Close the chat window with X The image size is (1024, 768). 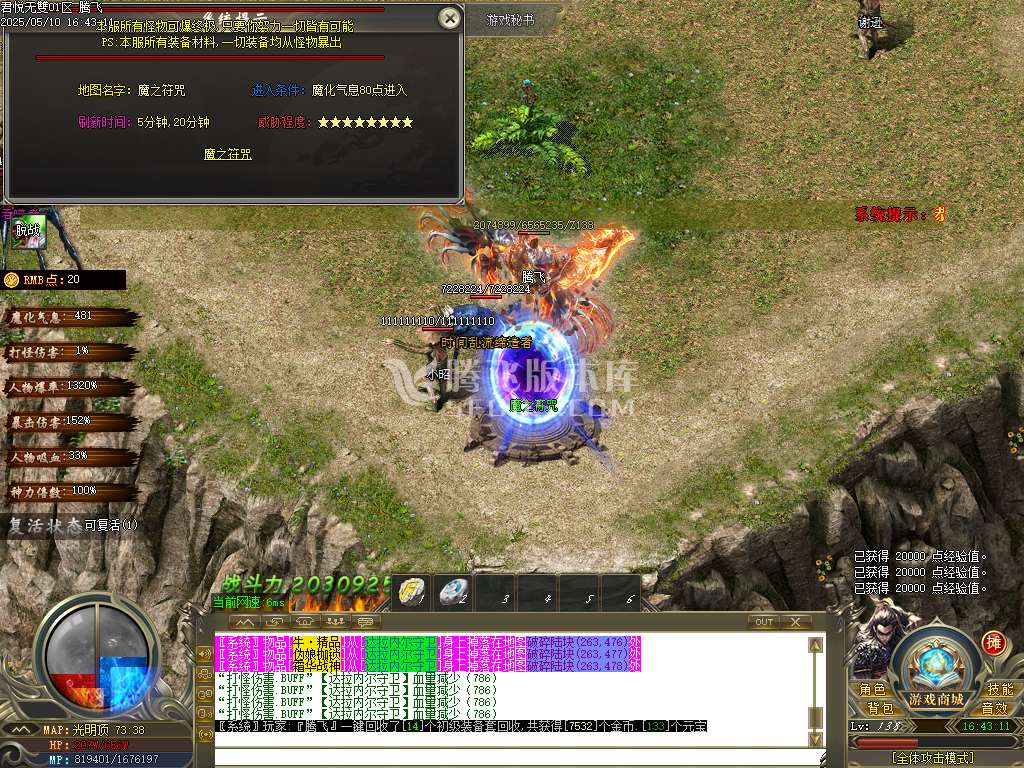(x=795, y=622)
